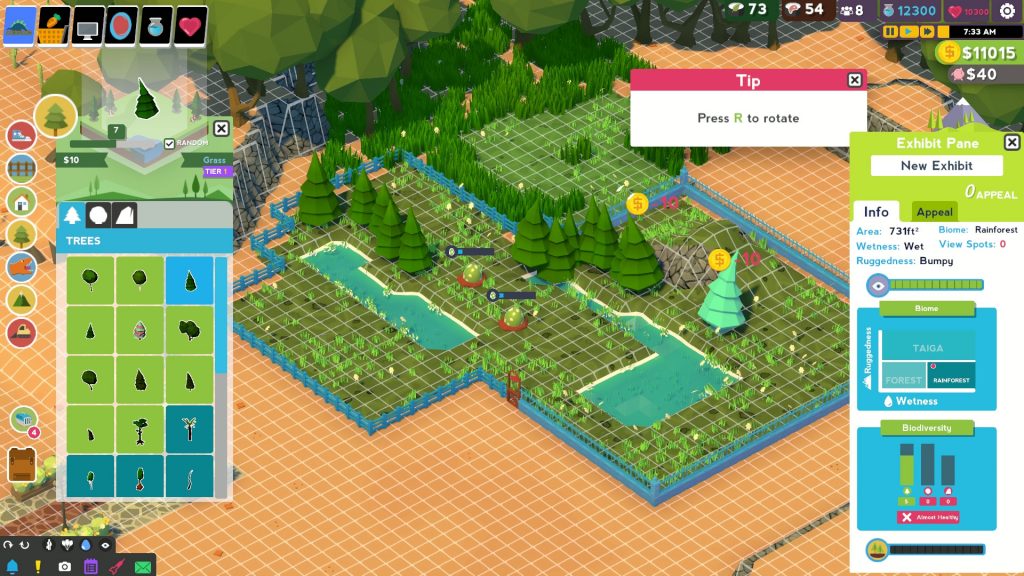This screenshot has height=576, width=1024.
Task: Open the camera photo mode
Action: (64, 566)
